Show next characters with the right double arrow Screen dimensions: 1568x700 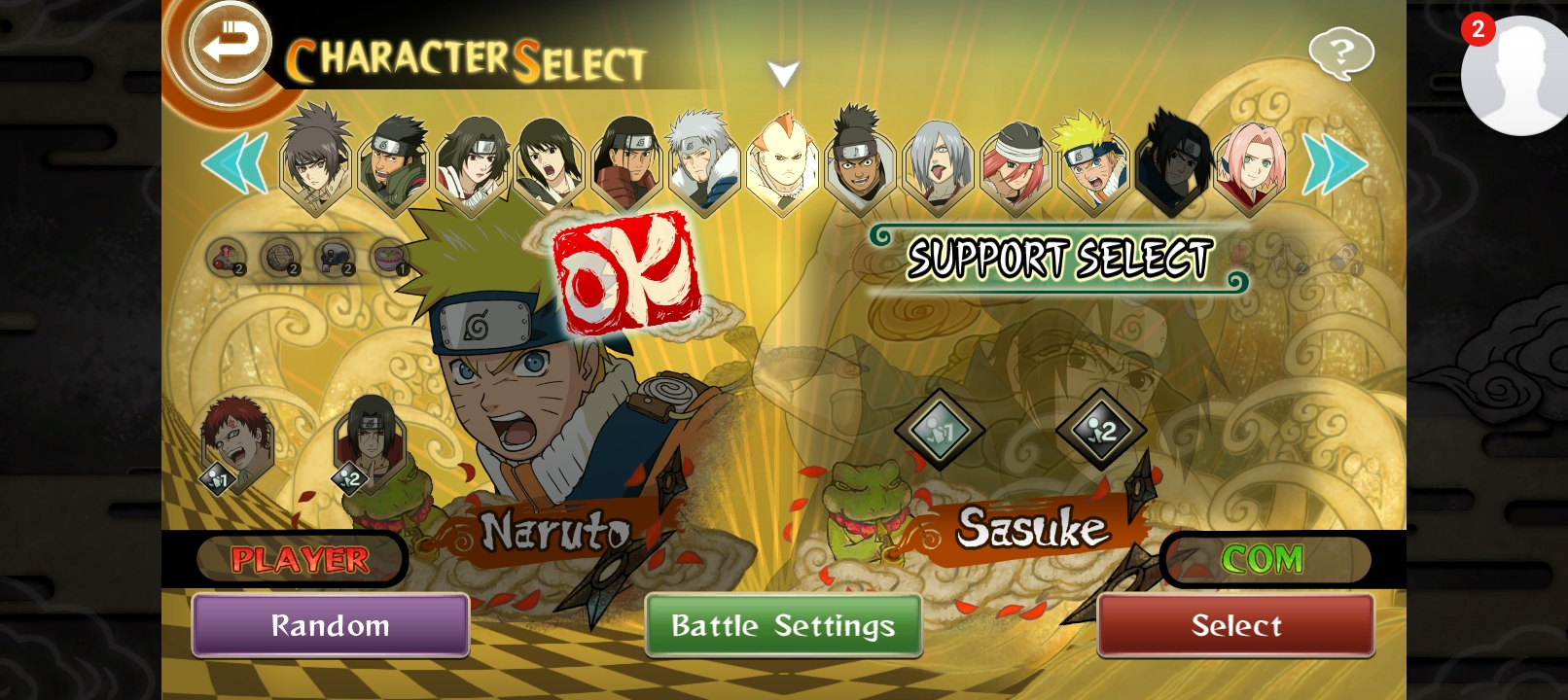(x=1334, y=163)
